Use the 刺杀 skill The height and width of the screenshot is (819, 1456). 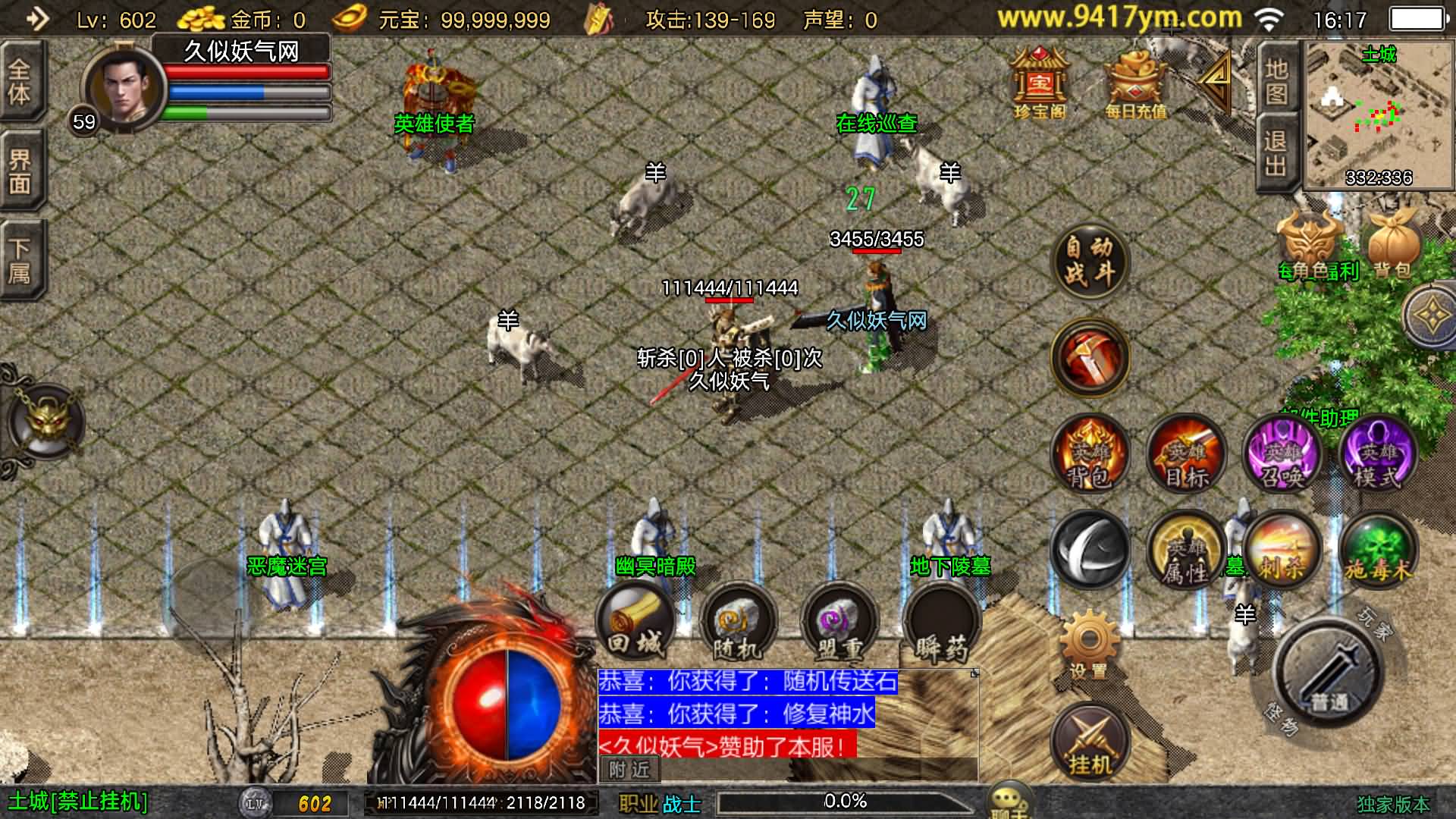coord(1282,551)
